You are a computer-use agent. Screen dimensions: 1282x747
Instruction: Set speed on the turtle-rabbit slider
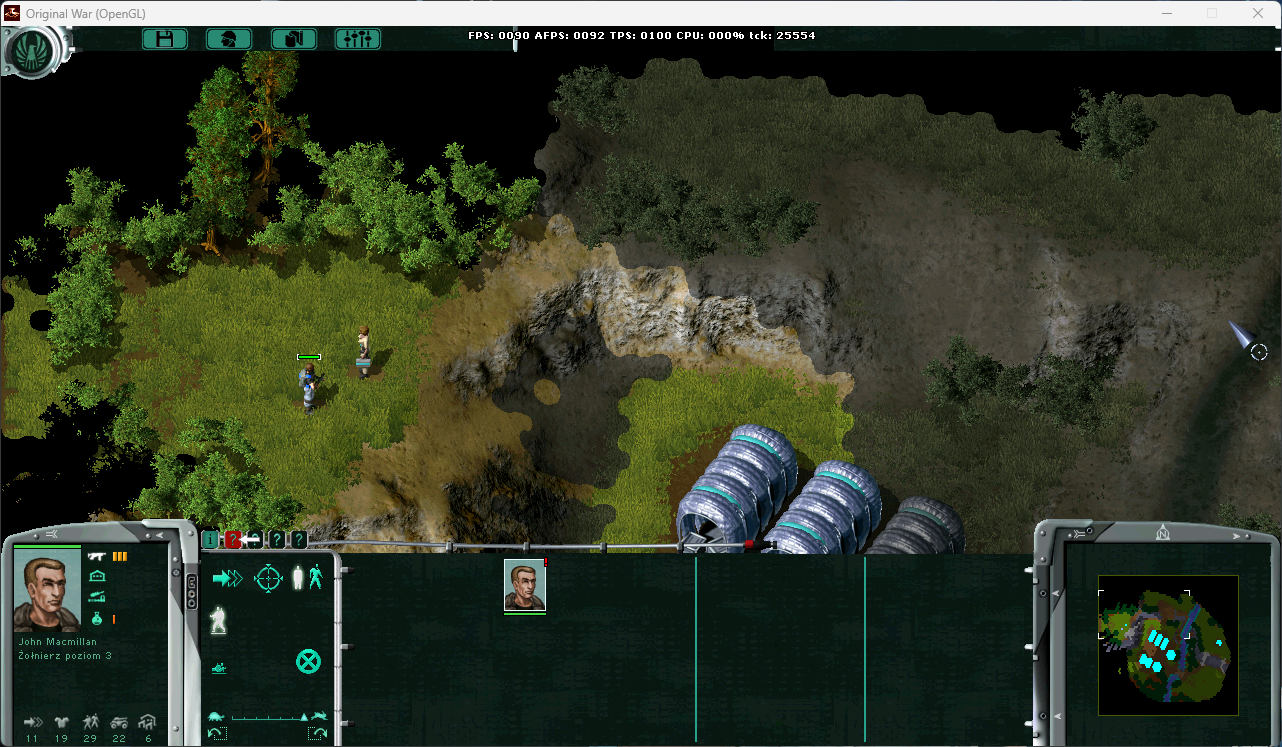[267, 717]
